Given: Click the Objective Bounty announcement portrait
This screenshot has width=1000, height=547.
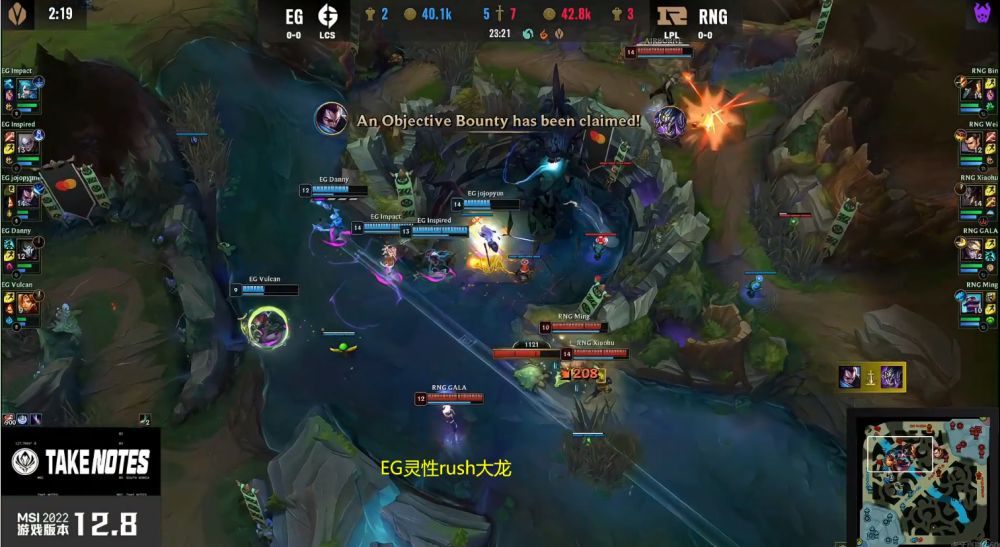Looking at the screenshot, I should point(331,119).
